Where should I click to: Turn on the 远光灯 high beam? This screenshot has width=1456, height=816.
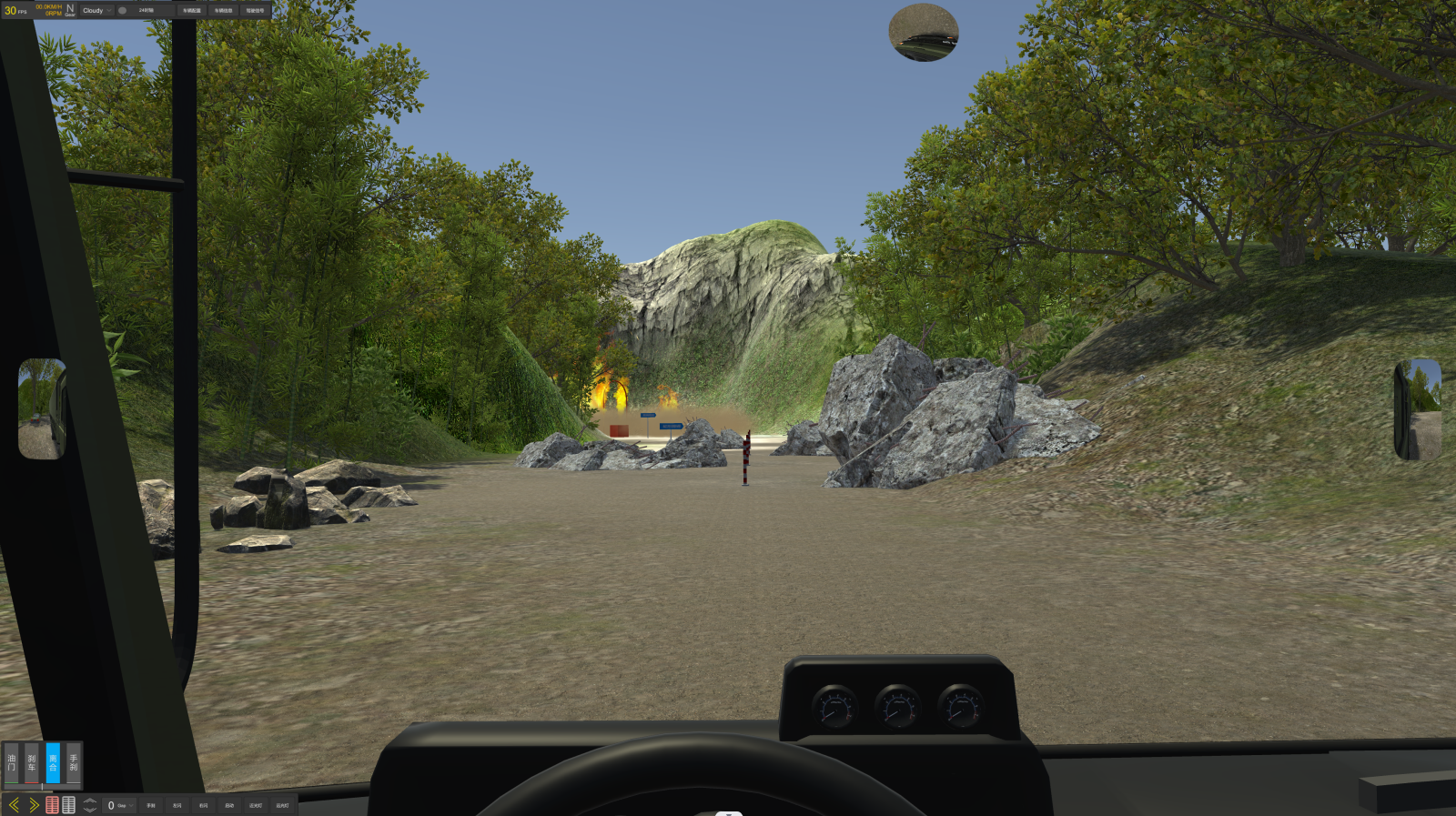click(282, 805)
